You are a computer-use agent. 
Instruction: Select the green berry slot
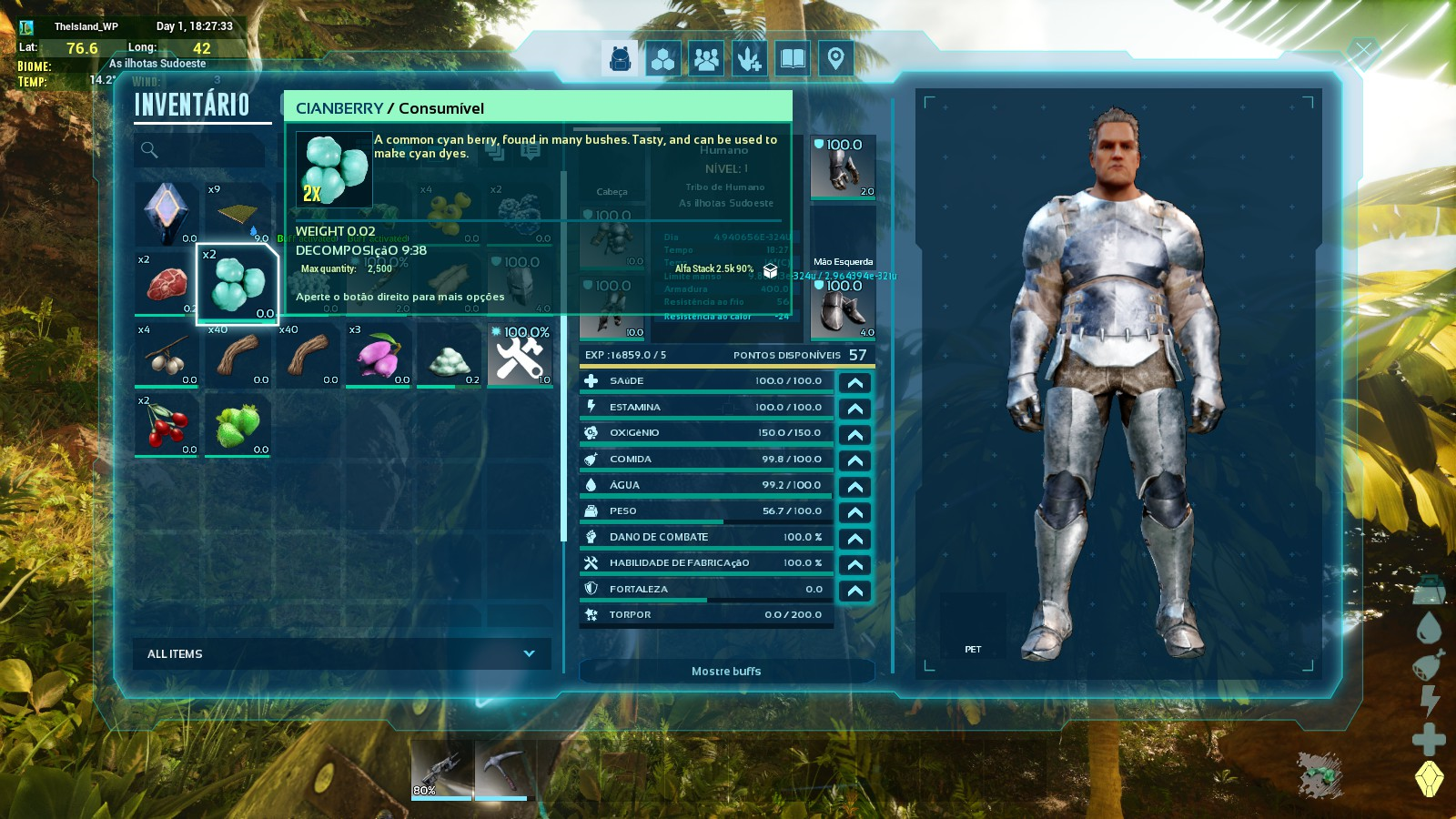[238, 425]
